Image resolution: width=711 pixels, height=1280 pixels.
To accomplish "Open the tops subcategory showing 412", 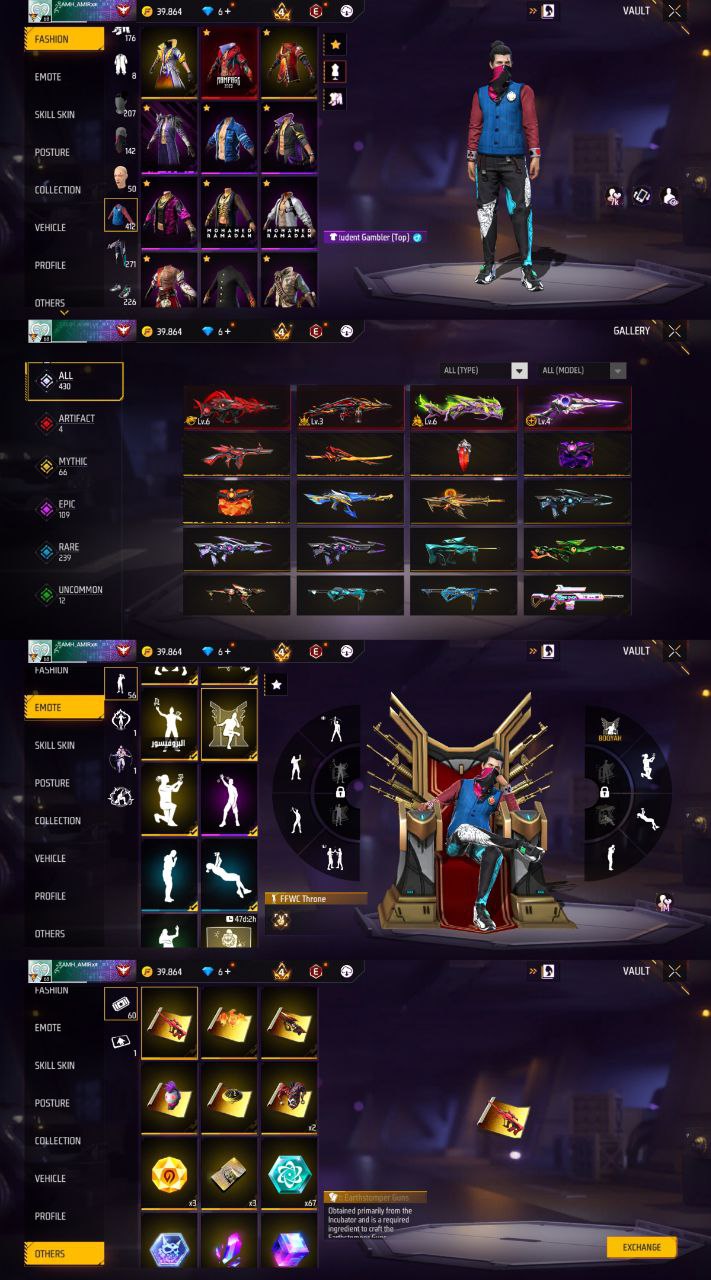I will pyautogui.click(x=121, y=214).
